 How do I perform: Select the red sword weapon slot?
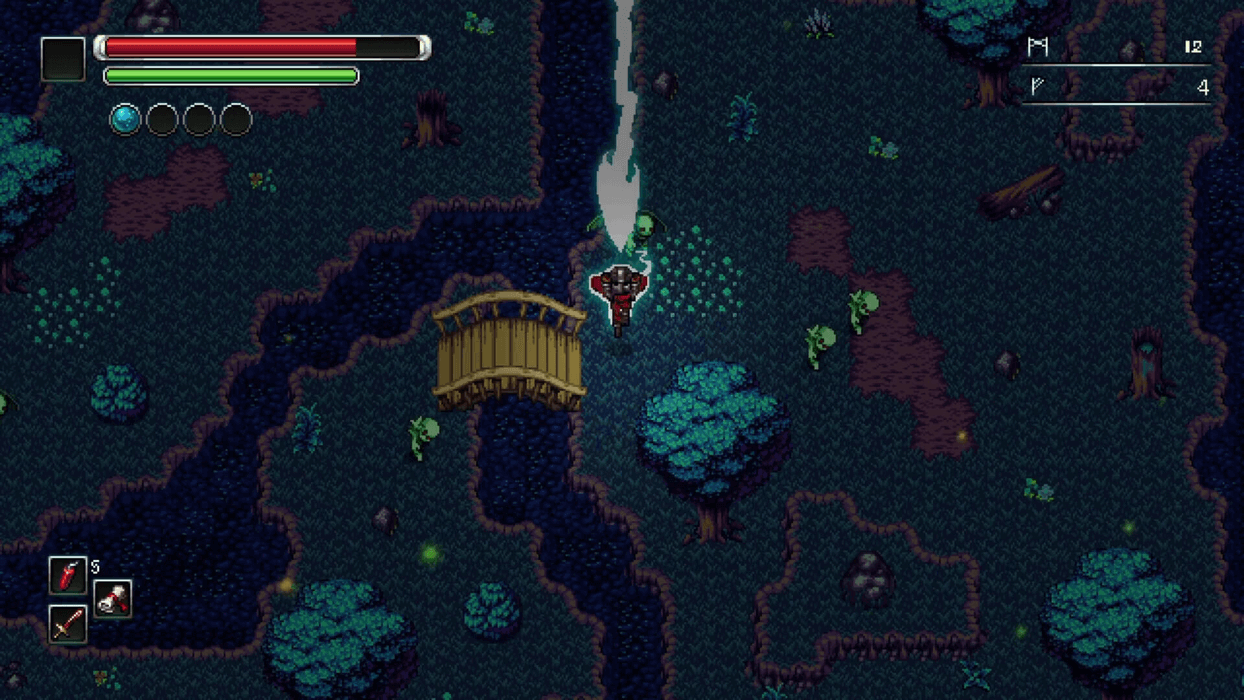tap(68, 624)
